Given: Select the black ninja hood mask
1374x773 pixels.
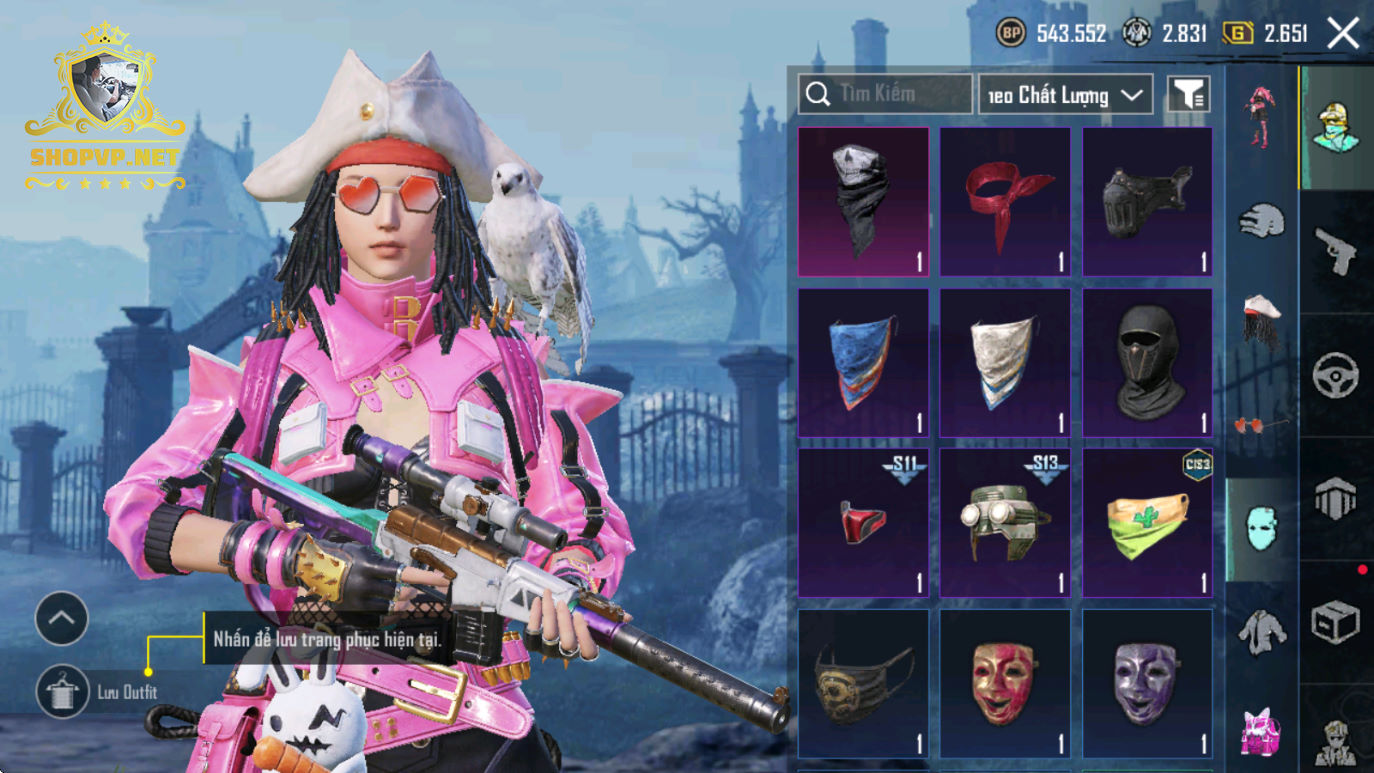Looking at the screenshot, I should (1147, 362).
